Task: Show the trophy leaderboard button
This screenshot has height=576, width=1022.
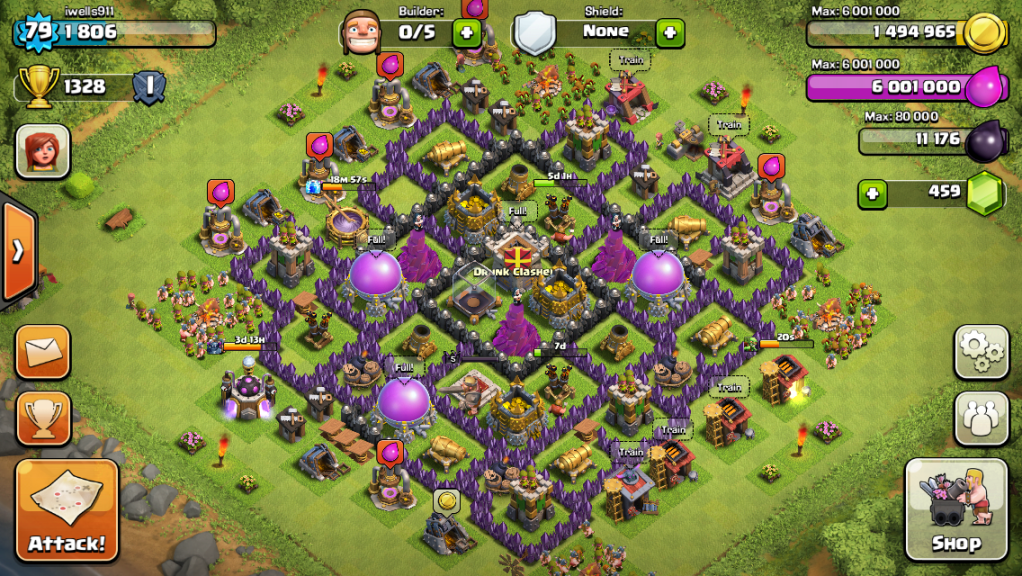Action: tap(43, 418)
